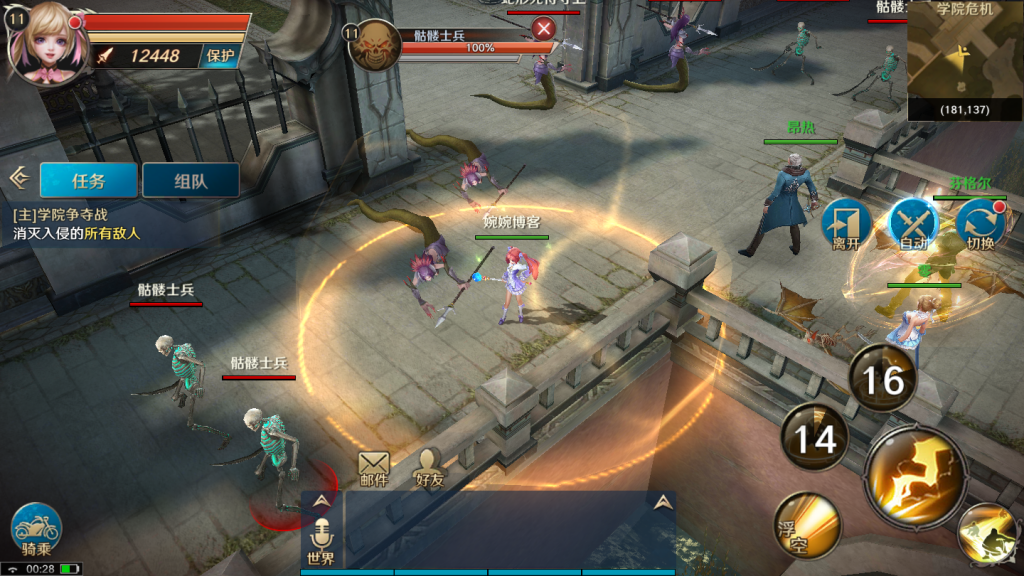Open the 学院危机 minimap
Screen dimensions: 1024x576
click(965, 60)
